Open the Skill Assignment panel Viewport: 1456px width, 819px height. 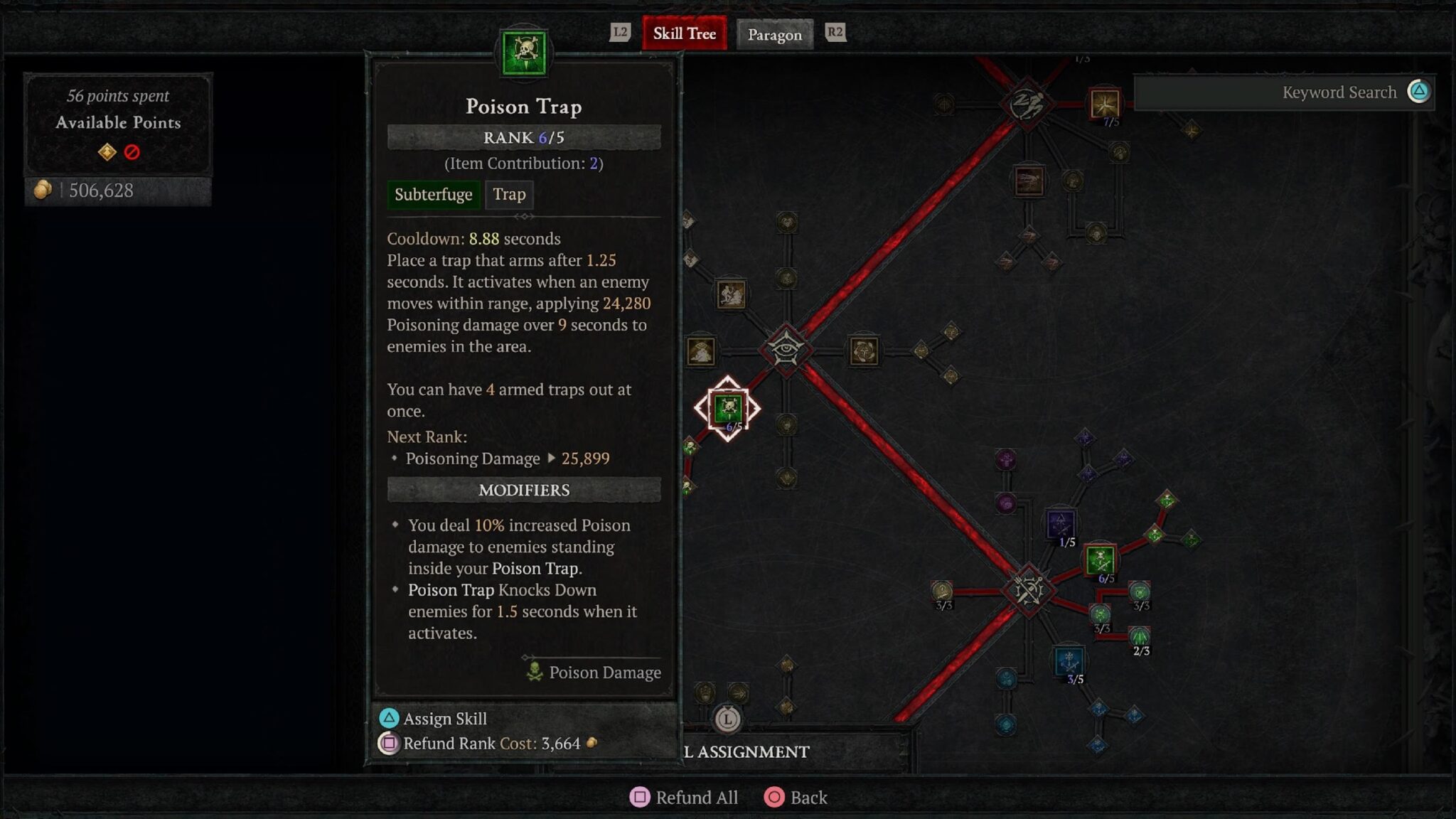752,751
